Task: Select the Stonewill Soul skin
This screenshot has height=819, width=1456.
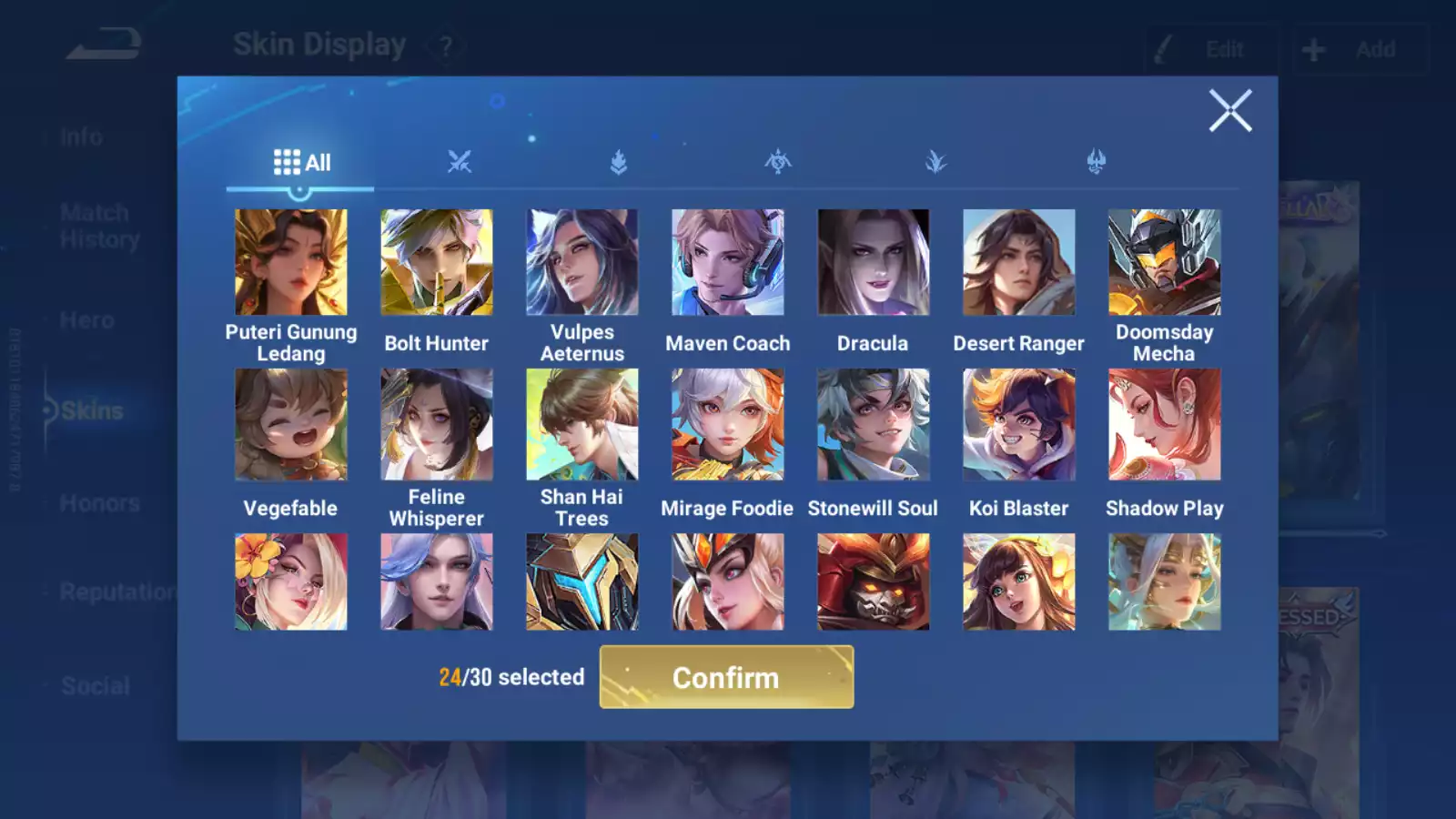Action: pyautogui.click(x=874, y=424)
